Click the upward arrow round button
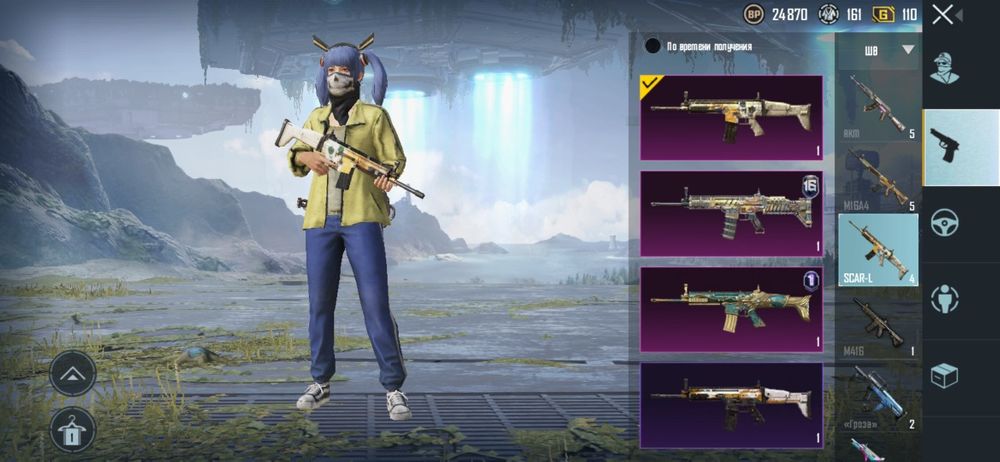1000x462 pixels. pos(73,372)
